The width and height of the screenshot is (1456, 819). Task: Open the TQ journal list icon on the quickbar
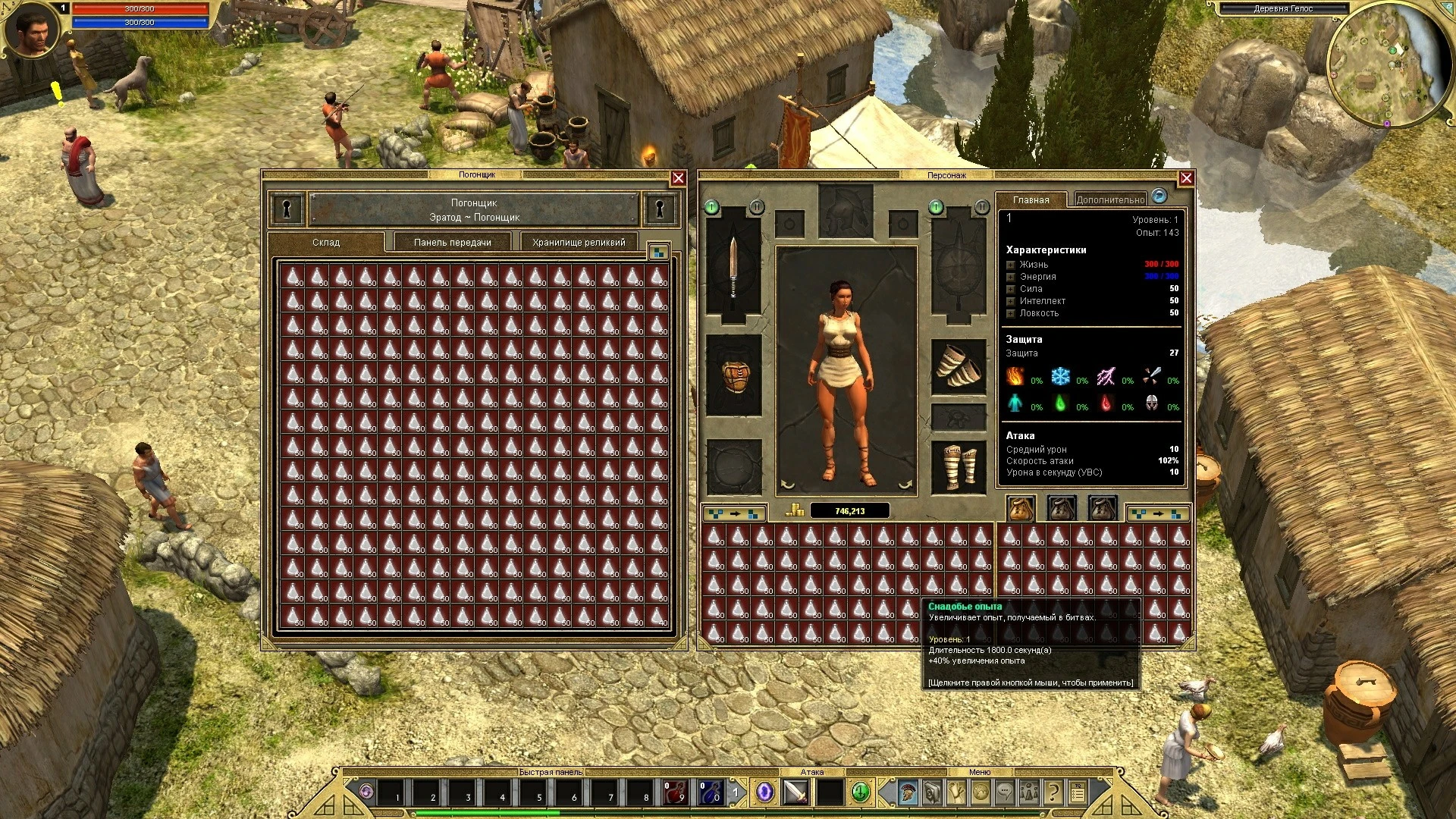(1078, 794)
